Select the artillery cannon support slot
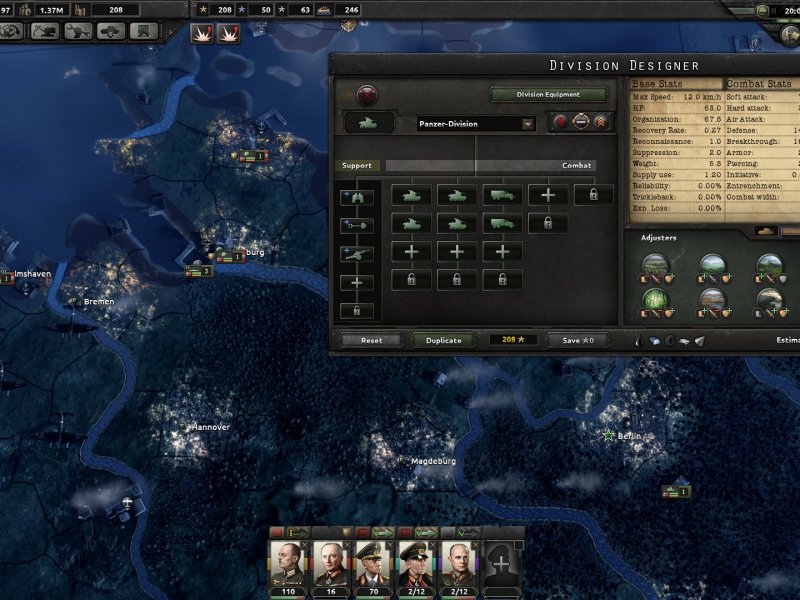 (357, 253)
